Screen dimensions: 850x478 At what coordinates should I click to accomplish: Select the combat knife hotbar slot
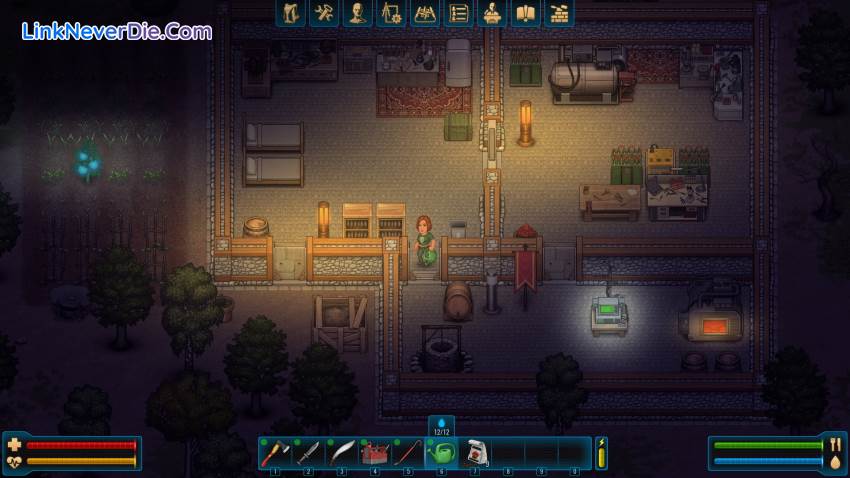coord(308,453)
